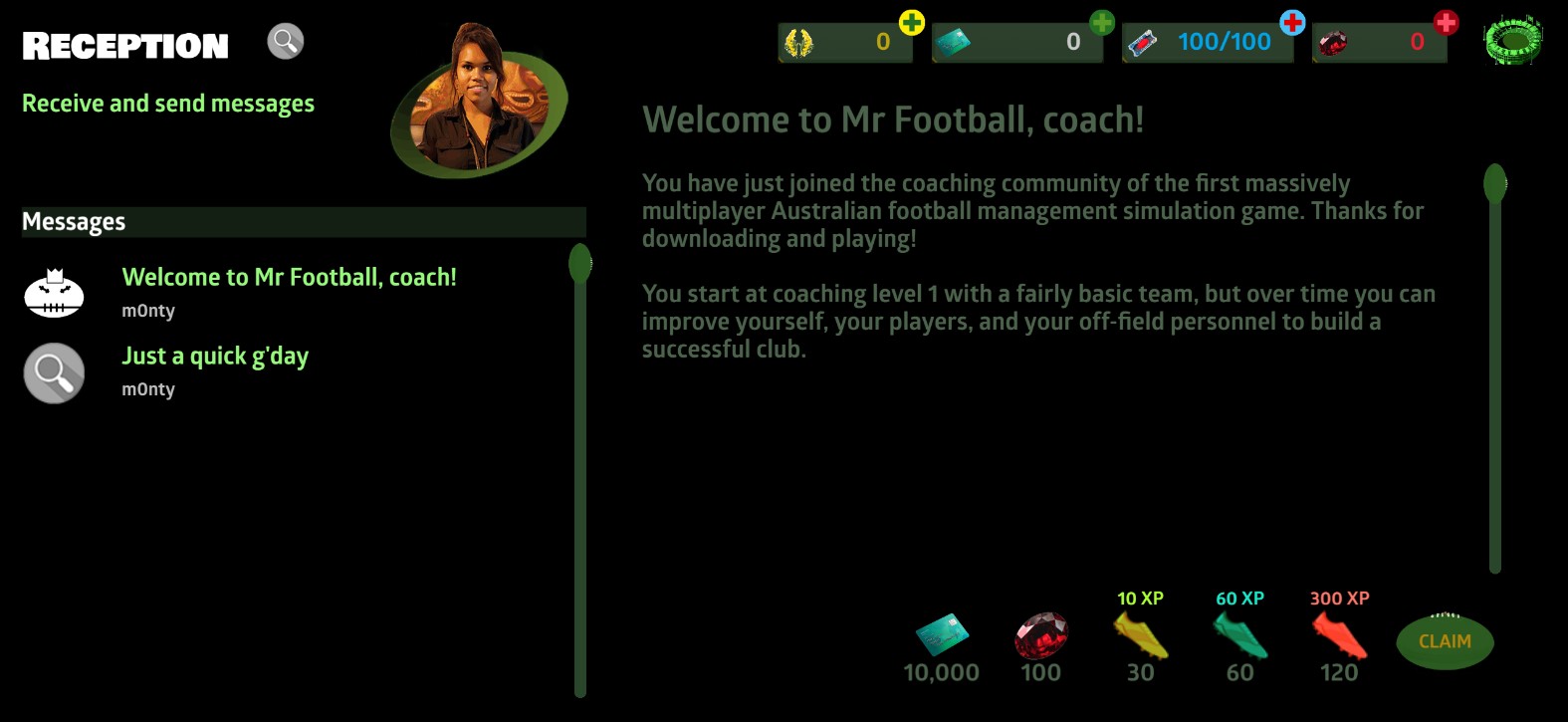Screen dimensions: 1568x722
Task: Add gold laurel currency with yellow plus
Action: click(911, 23)
